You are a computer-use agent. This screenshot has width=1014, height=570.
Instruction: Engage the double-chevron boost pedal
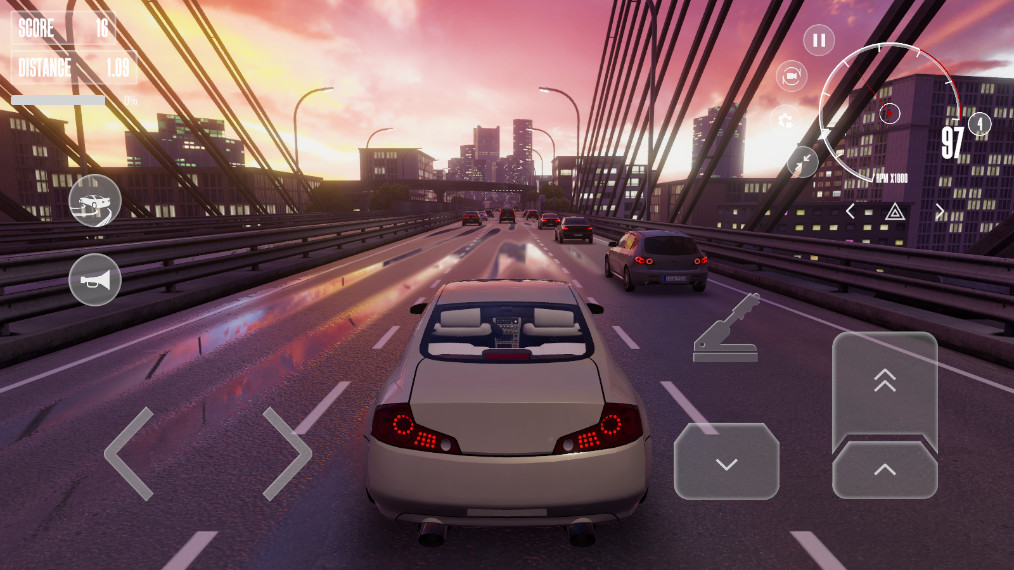(884, 382)
